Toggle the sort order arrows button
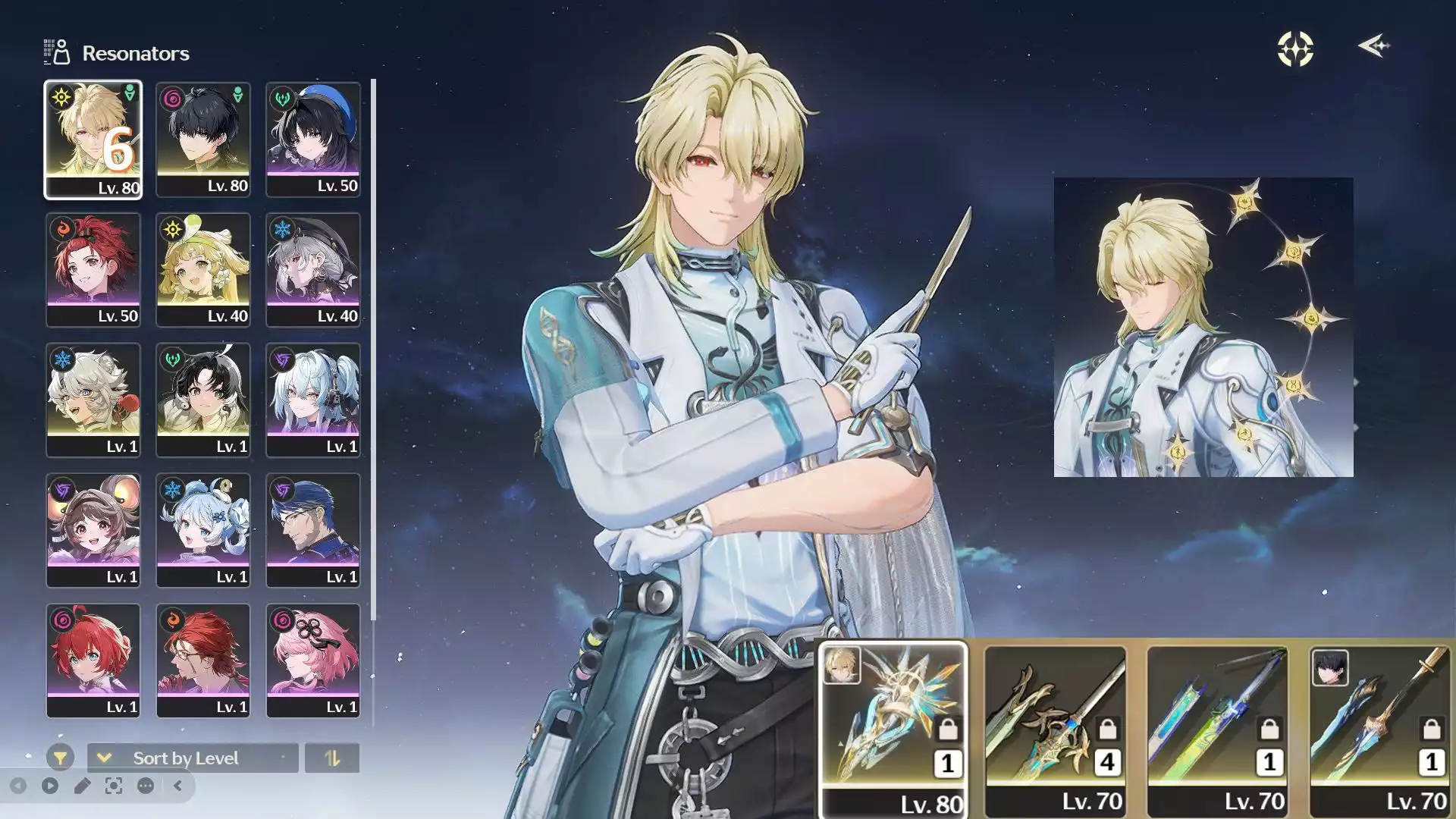 [331, 758]
